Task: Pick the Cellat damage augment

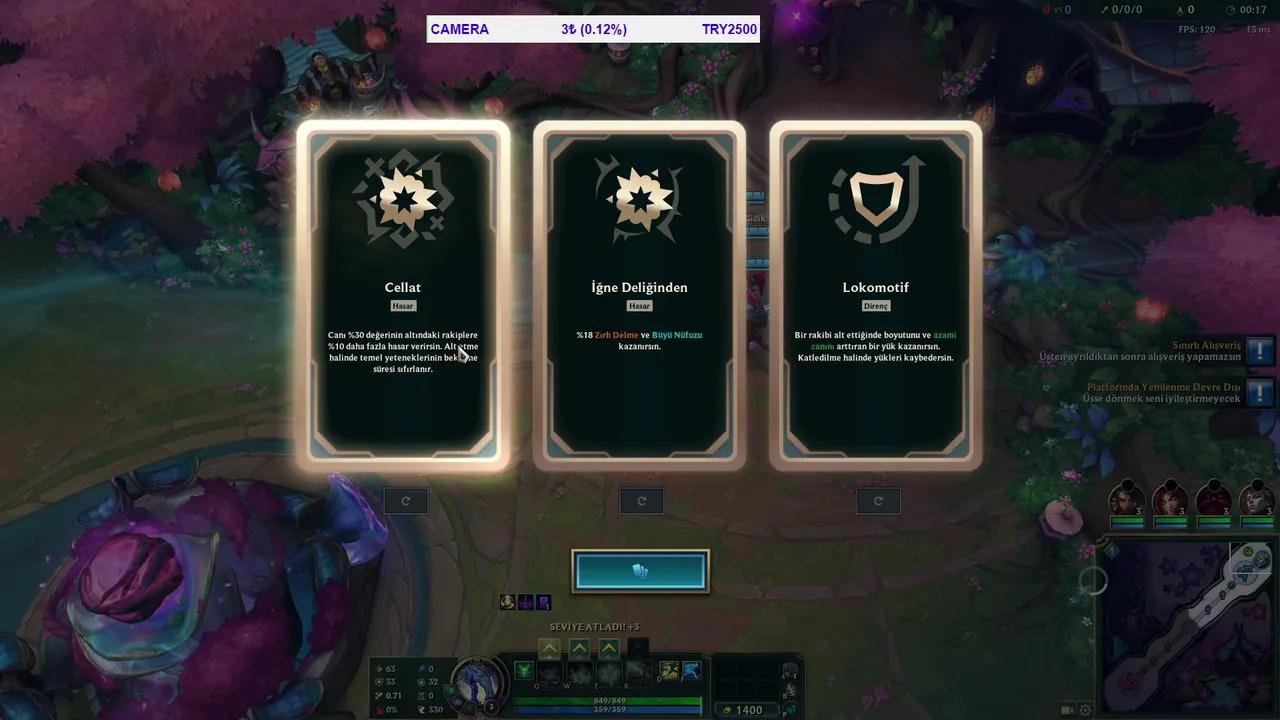Action: tap(402, 295)
